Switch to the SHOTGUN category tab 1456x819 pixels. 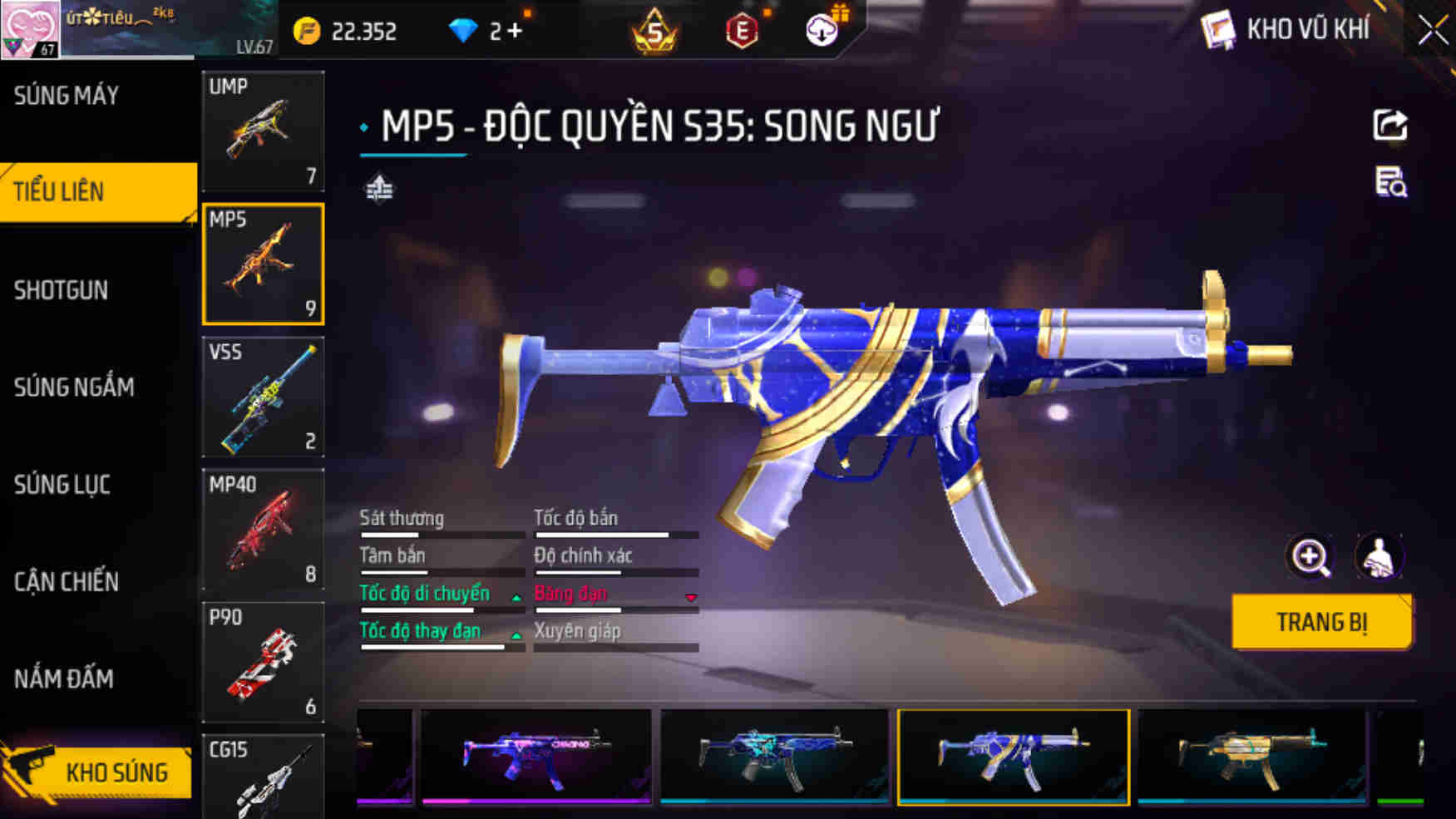click(62, 291)
